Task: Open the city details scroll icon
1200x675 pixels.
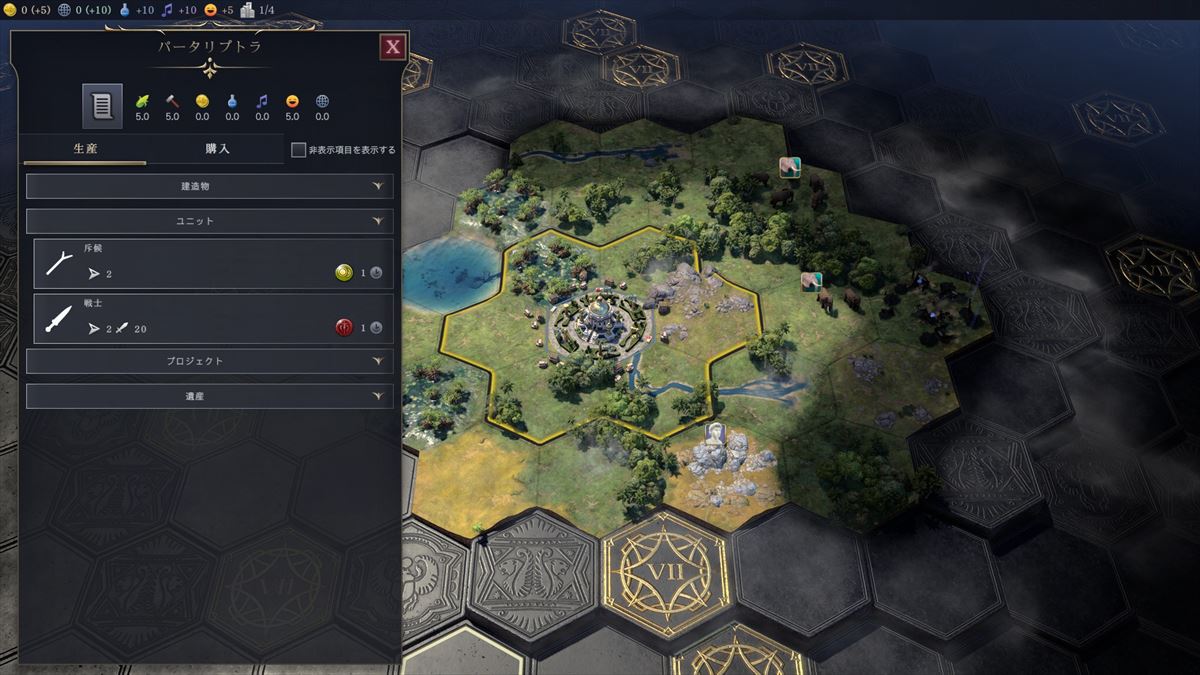Action: pyautogui.click(x=102, y=106)
